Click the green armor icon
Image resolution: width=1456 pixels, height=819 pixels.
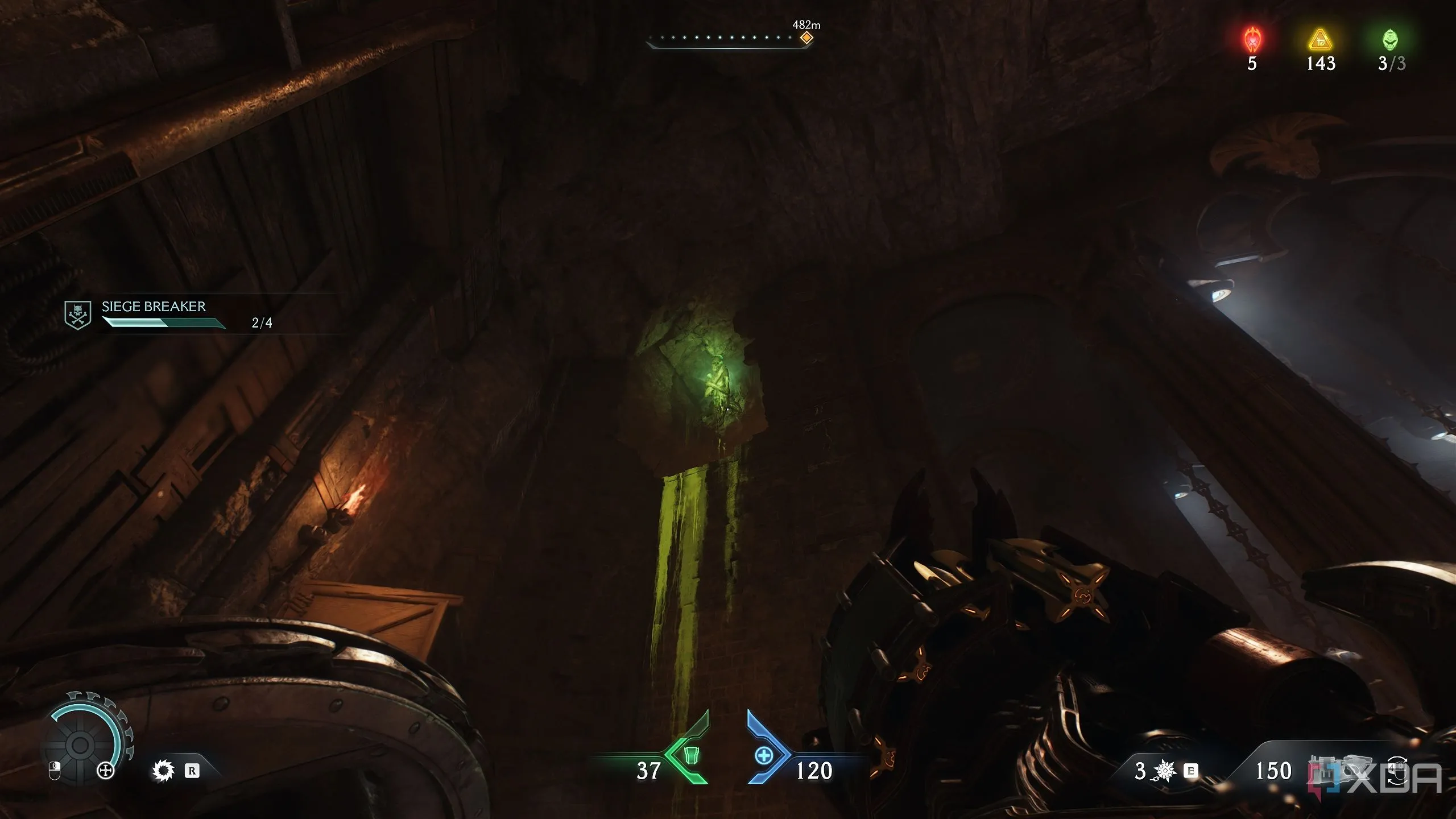(x=690, y=755)
